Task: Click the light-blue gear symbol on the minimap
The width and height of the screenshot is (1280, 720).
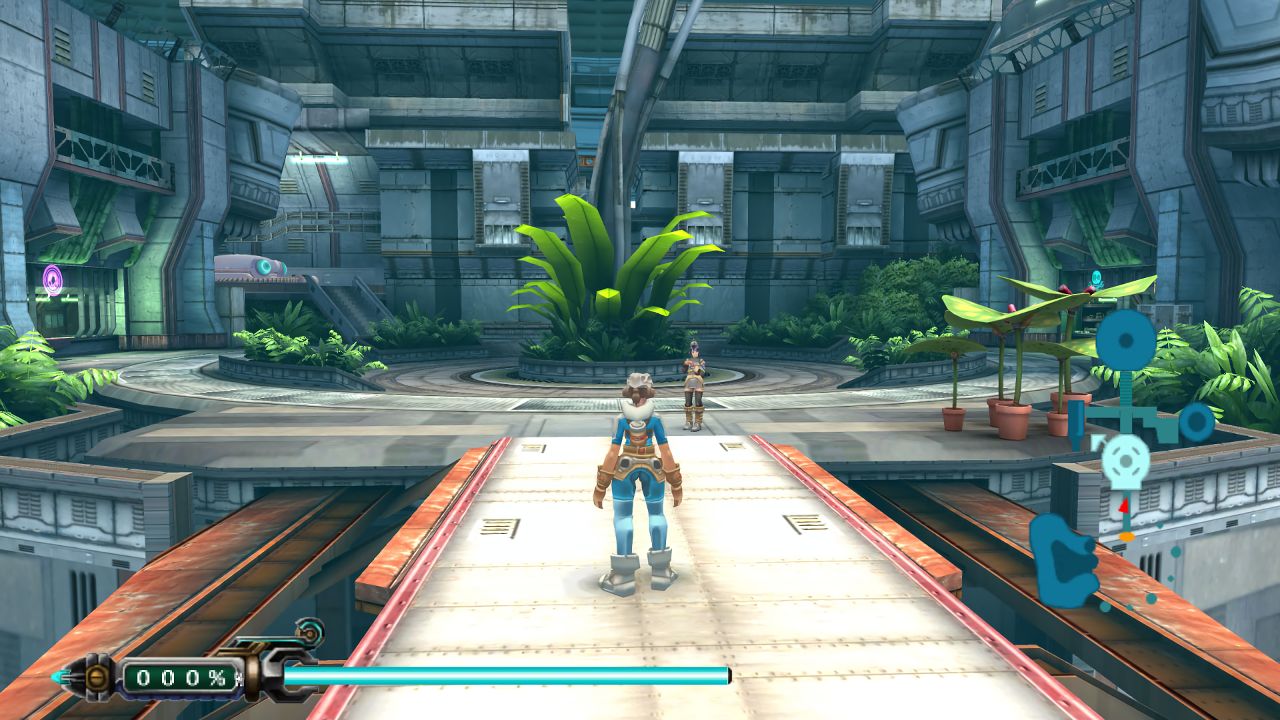Action: point(1124,462)
